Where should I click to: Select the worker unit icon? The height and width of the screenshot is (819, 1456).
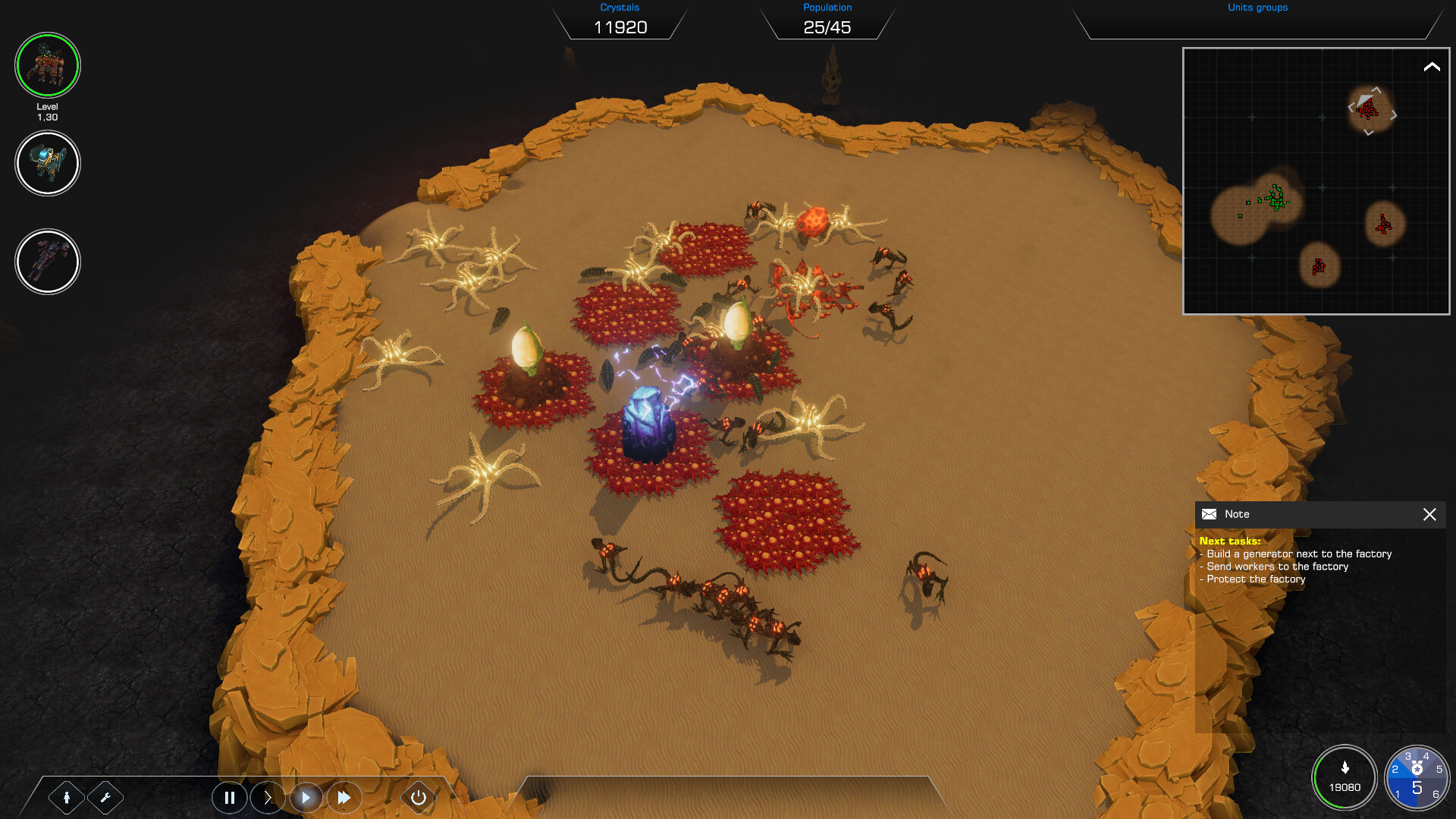pos(67,797)
